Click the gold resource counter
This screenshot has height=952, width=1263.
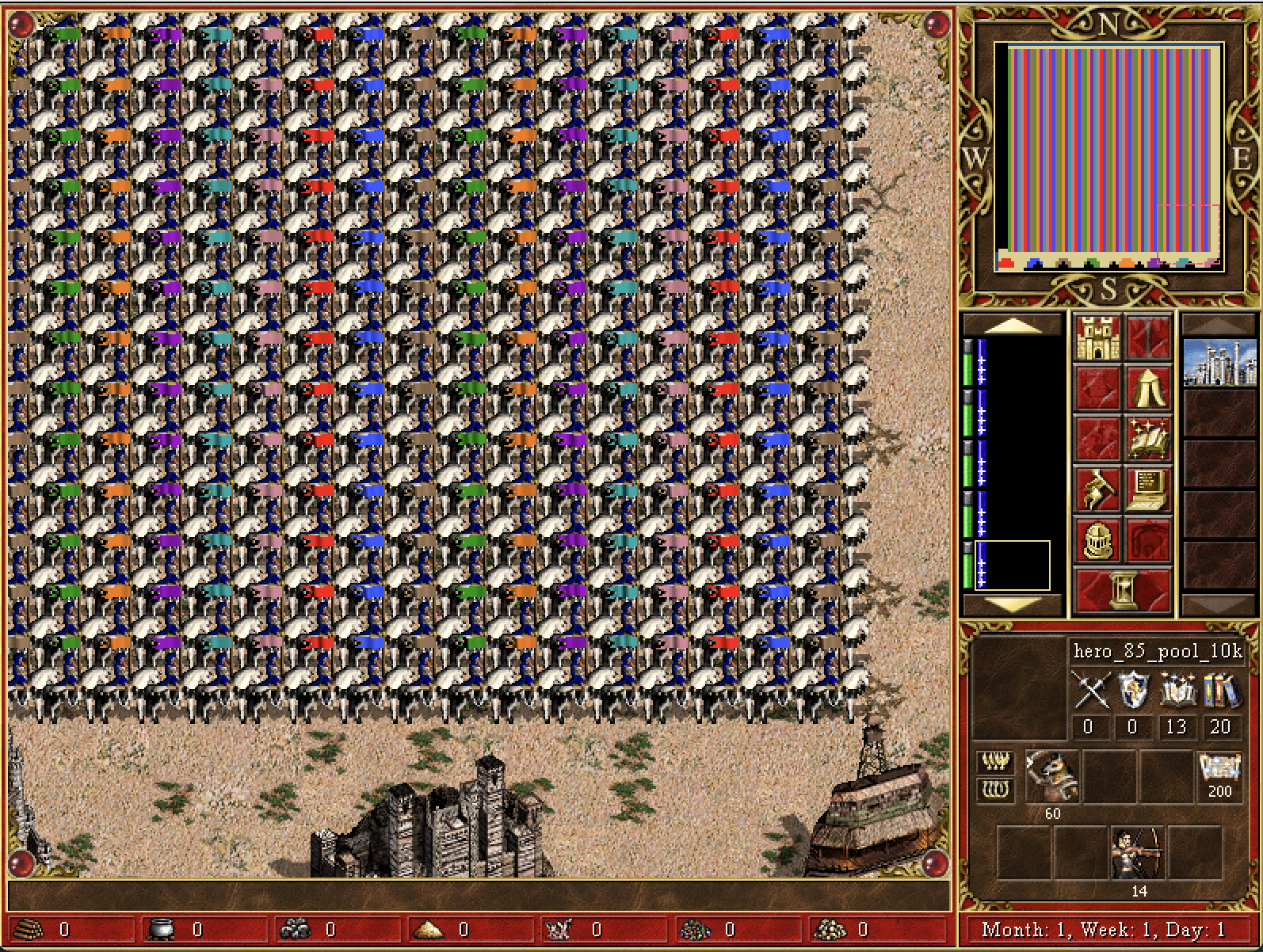click(x=845, y=929)
